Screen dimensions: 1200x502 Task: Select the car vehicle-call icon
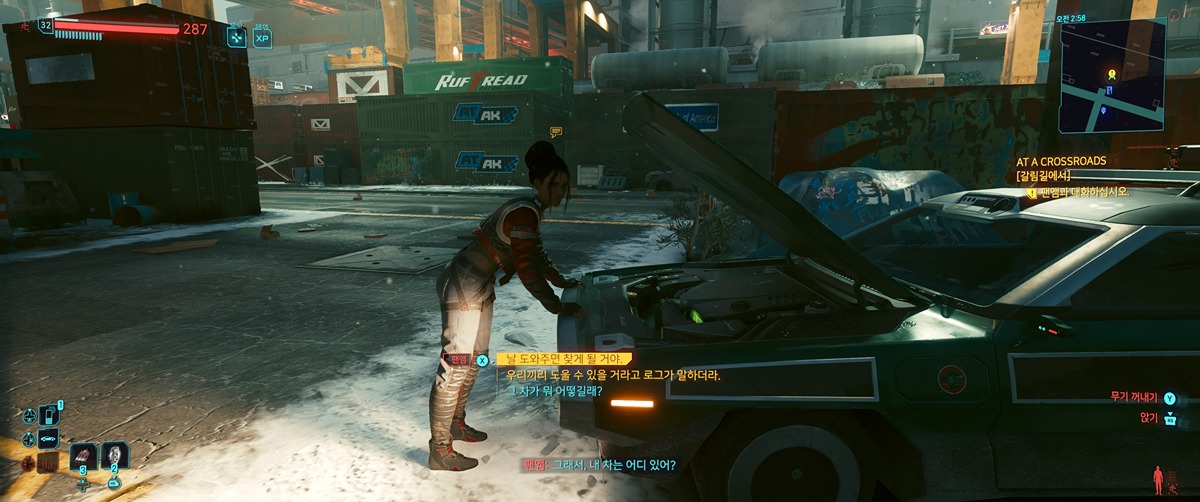[x=48, y=438]
